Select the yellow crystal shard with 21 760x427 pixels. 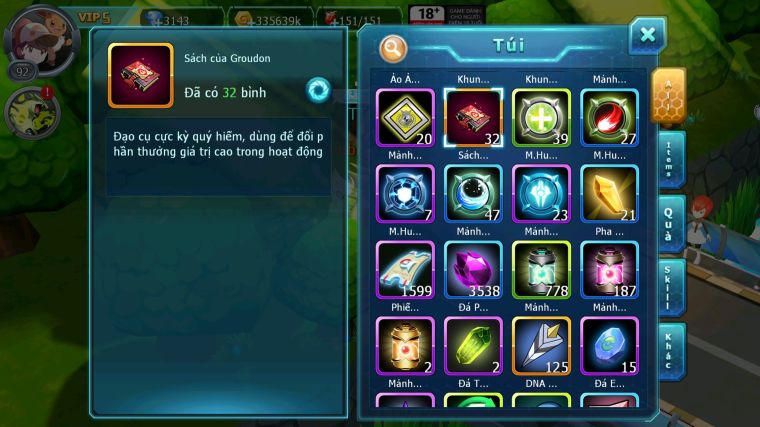tap(609, 194)
